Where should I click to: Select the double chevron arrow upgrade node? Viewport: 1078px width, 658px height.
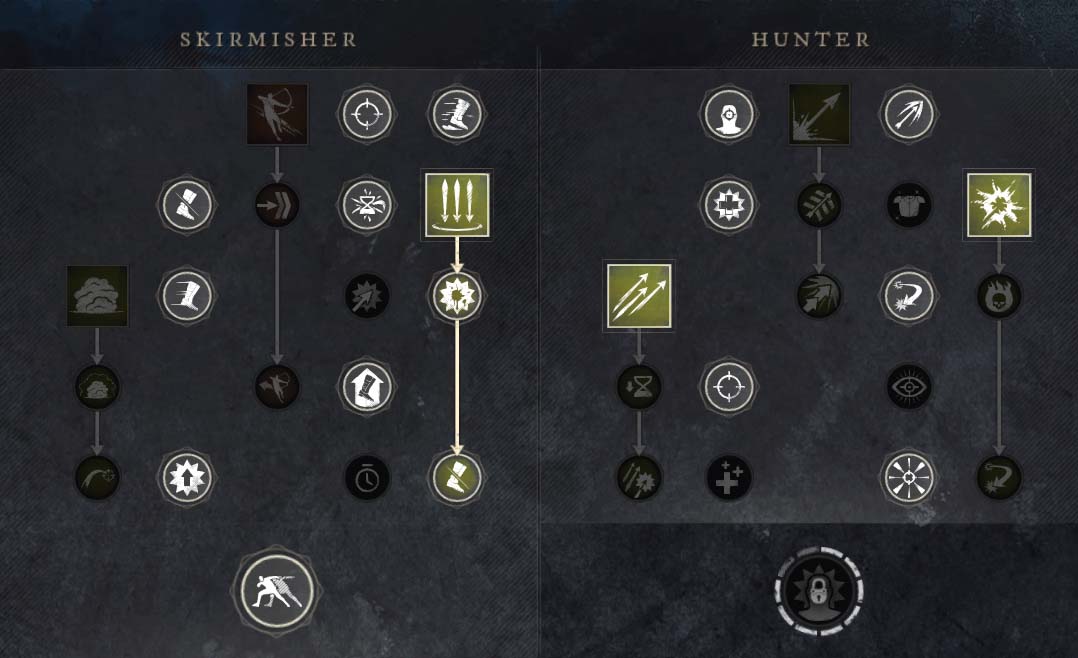click(x=277, y=205)
